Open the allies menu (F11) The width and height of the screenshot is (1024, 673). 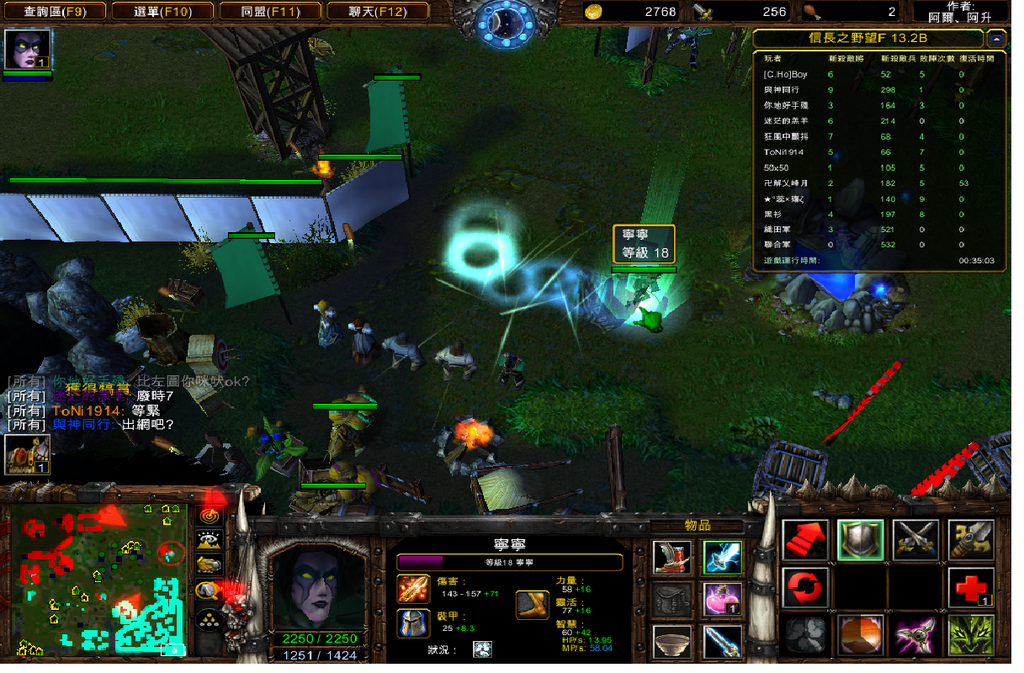[x=268, y=12]
